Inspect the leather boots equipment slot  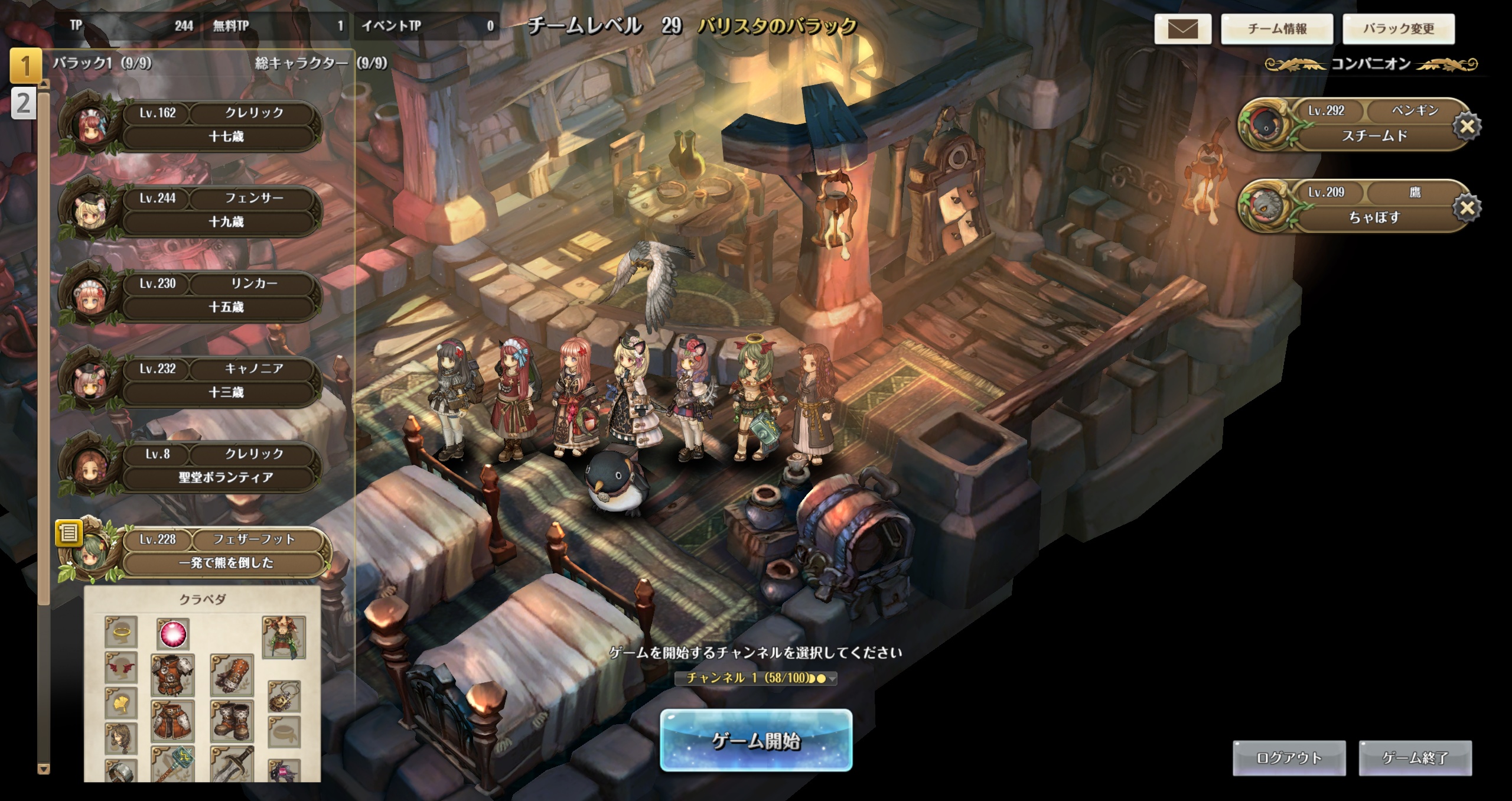click(232, 721)
